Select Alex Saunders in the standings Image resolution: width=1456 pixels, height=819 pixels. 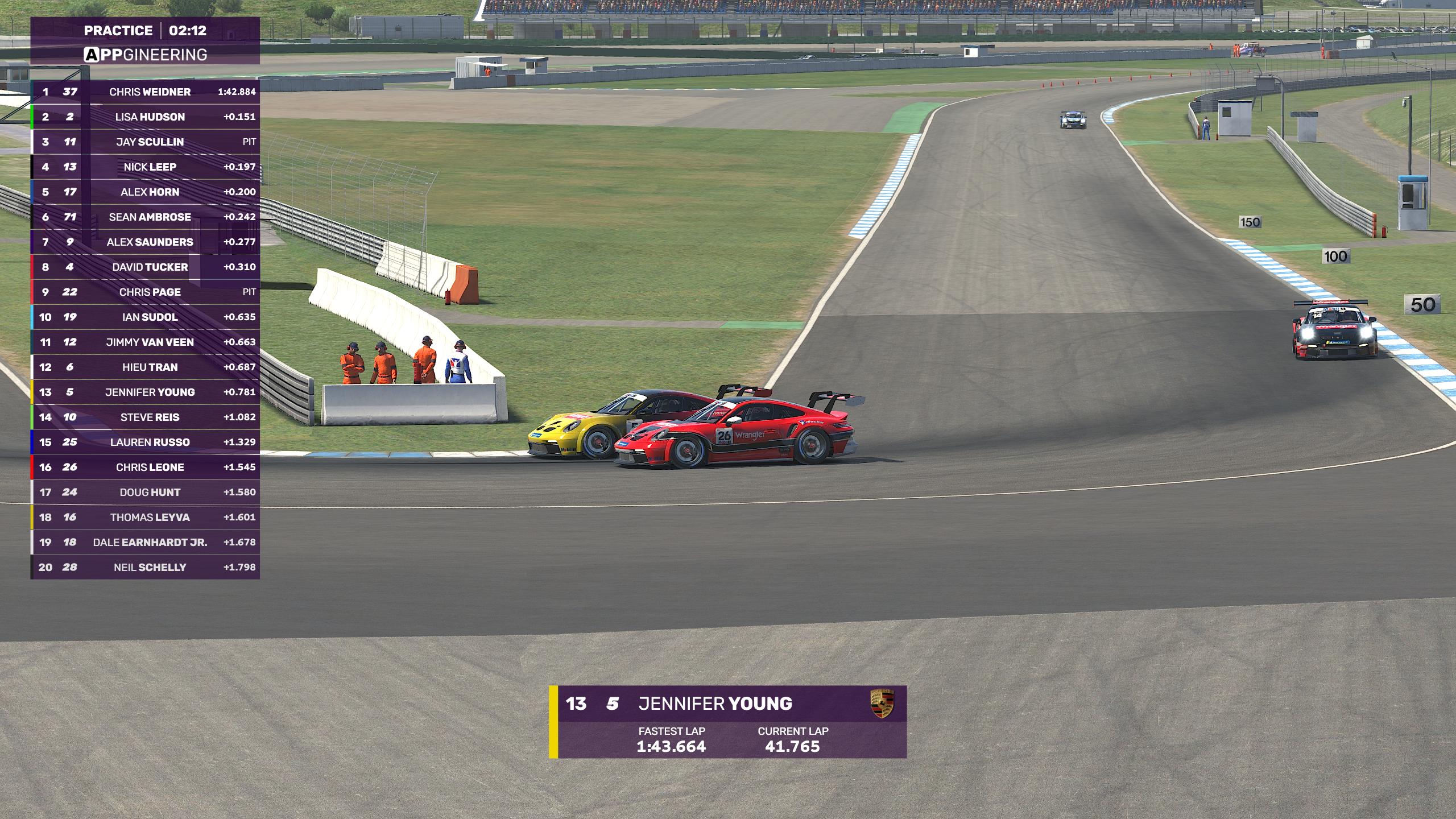click(150, 242)
